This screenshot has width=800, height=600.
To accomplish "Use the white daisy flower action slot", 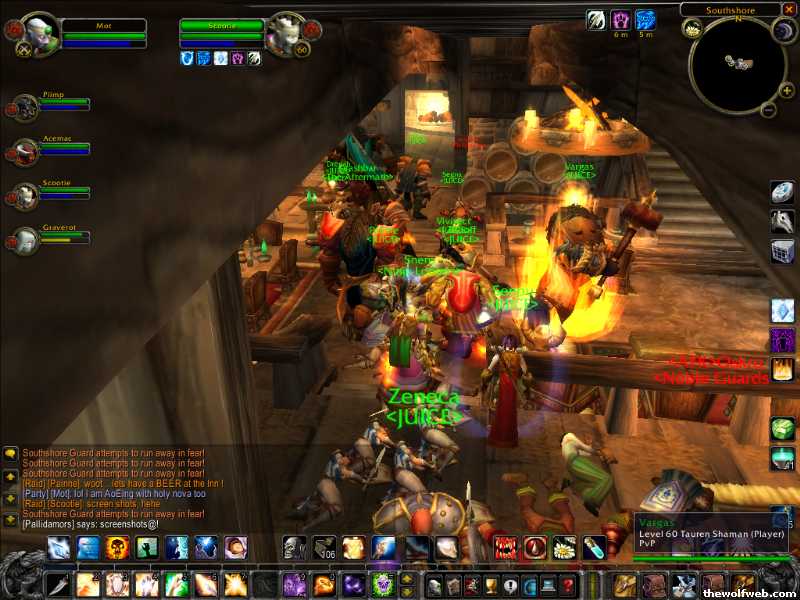I will coord(565,548).
